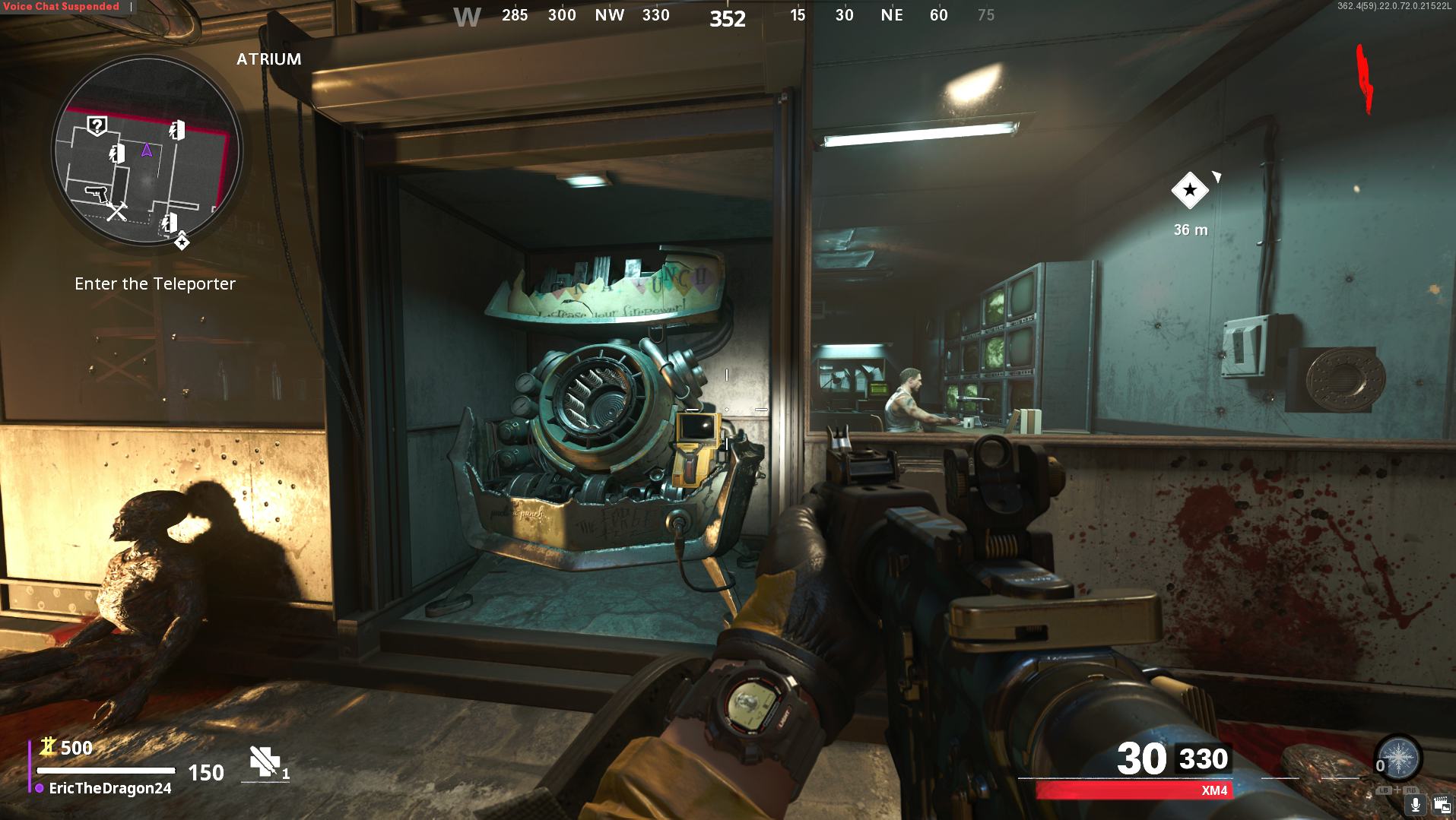The image size is (1456, 820).
Task: Open the recent clips film icon bottom-right
Action: click(1442, 804)
